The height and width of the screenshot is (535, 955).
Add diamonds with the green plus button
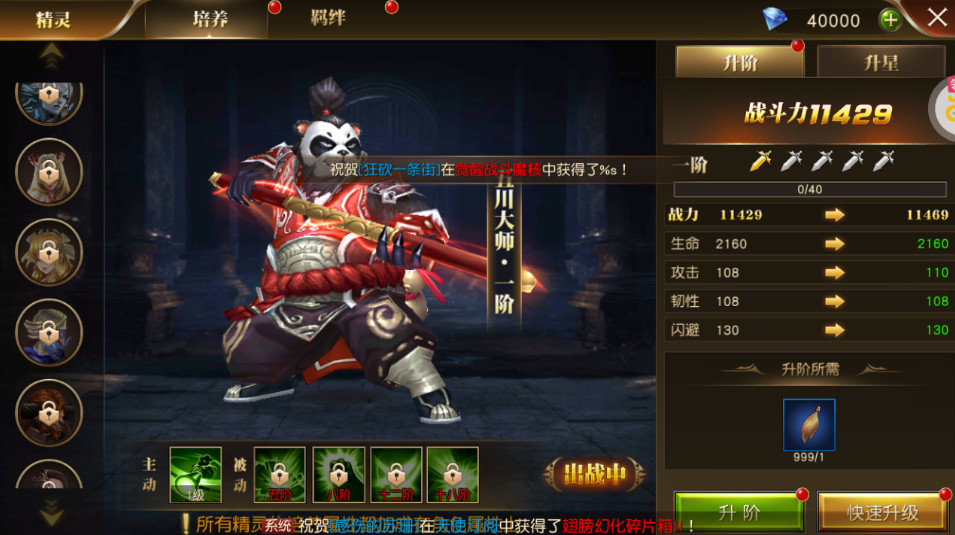pos(889,20)
